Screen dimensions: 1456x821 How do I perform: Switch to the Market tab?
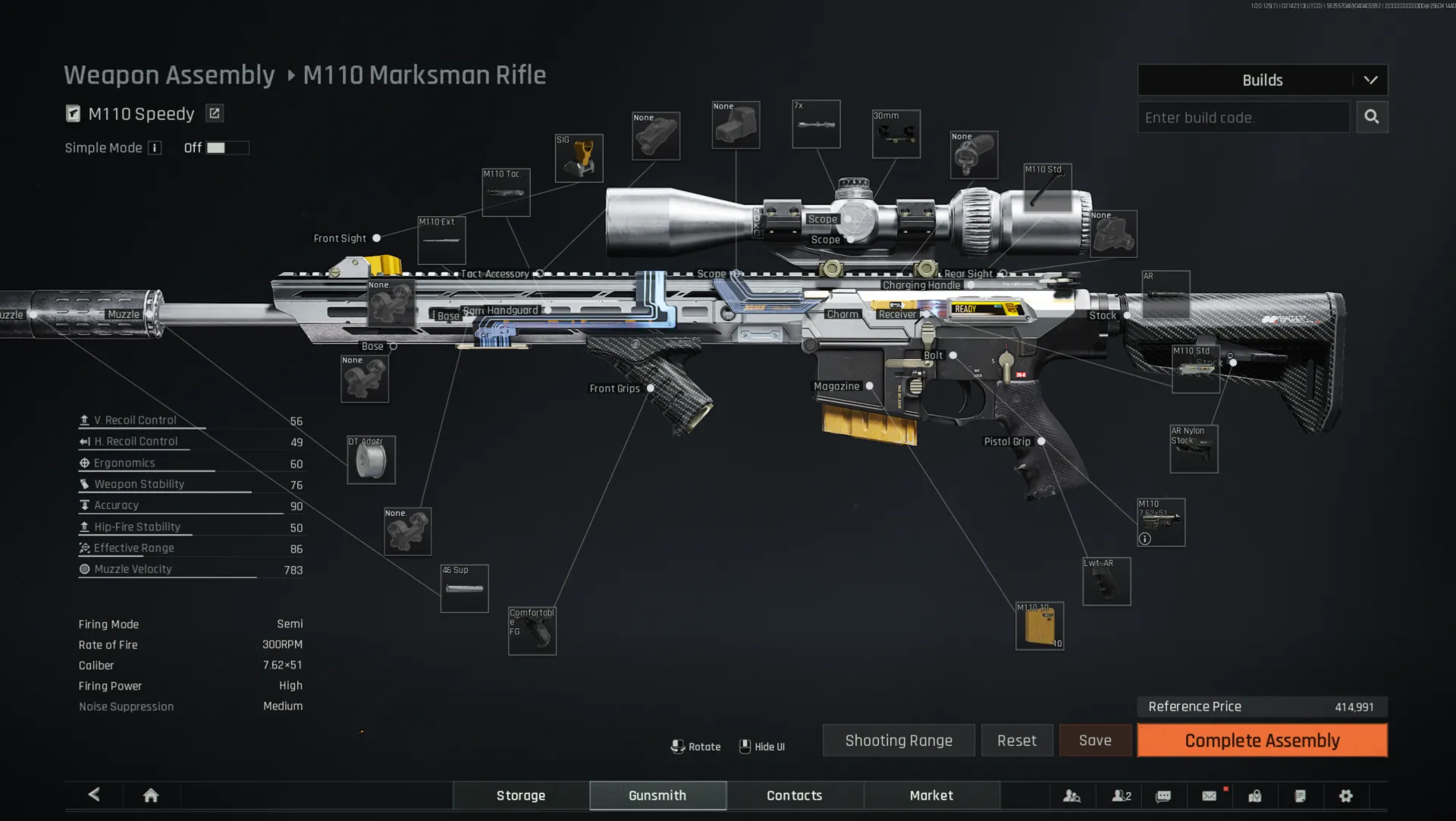(x=931, y=795)
